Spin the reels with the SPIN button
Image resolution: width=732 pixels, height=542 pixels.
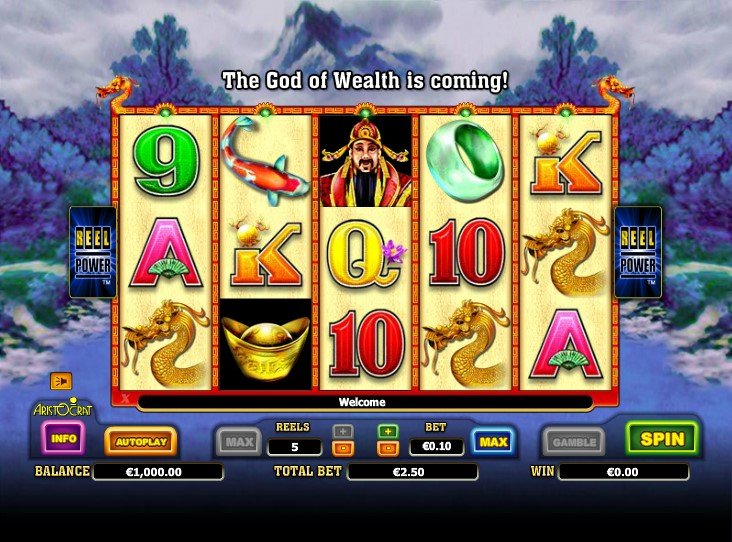tap(662, 438)
